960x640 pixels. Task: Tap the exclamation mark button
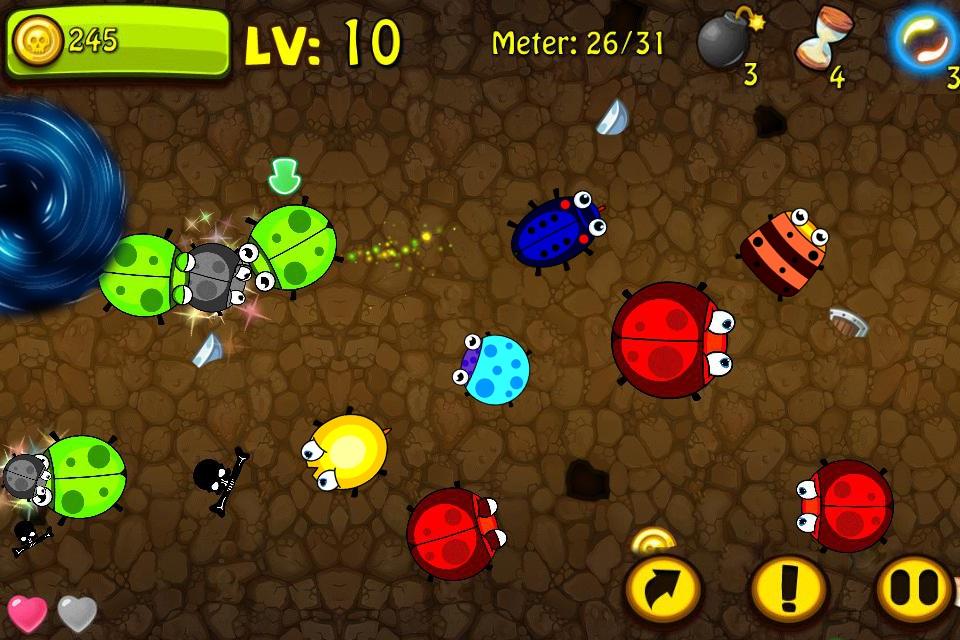(x=789, y=590)
